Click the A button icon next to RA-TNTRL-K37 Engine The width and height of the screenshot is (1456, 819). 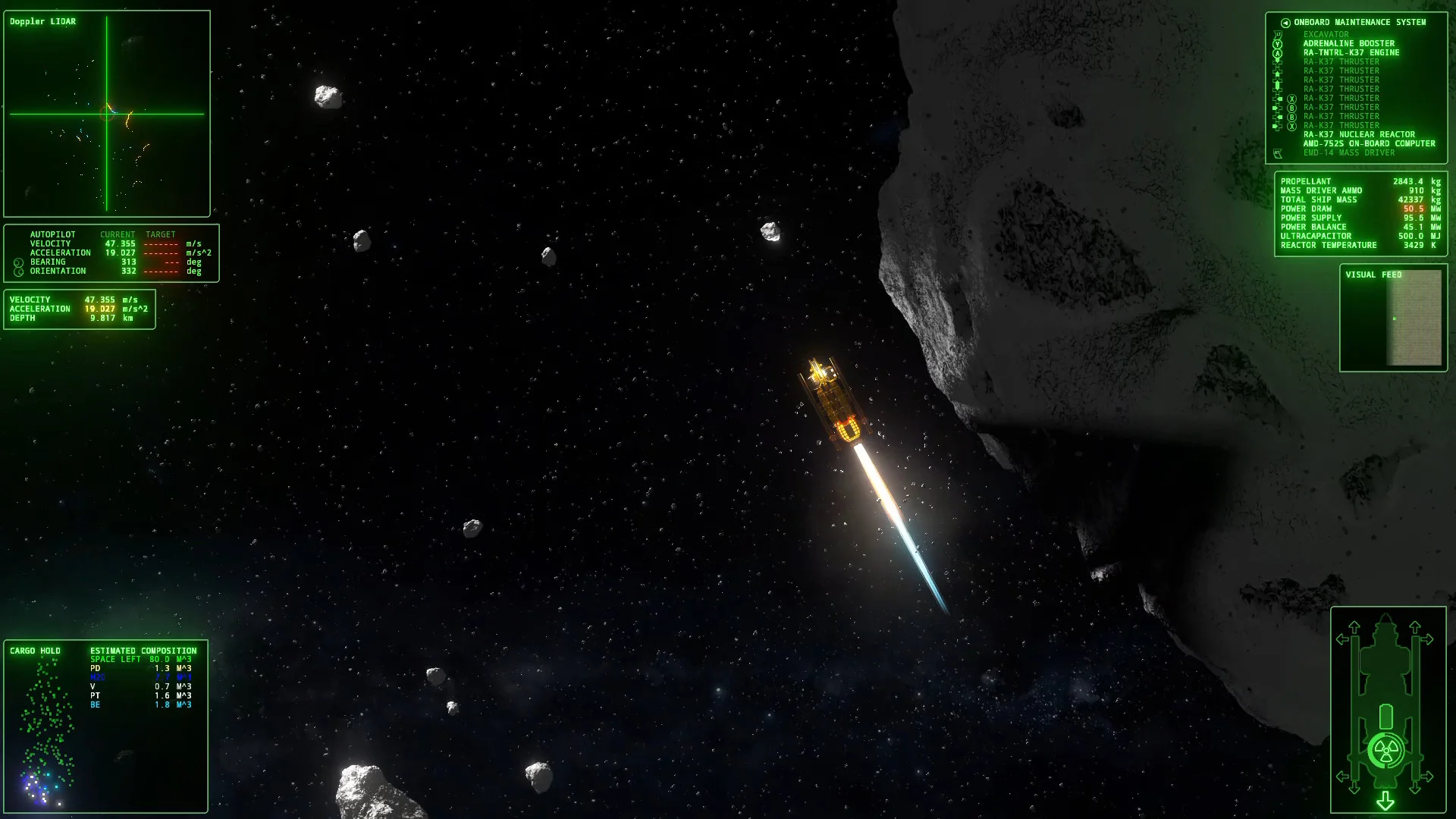click(x=1278, y=53)
